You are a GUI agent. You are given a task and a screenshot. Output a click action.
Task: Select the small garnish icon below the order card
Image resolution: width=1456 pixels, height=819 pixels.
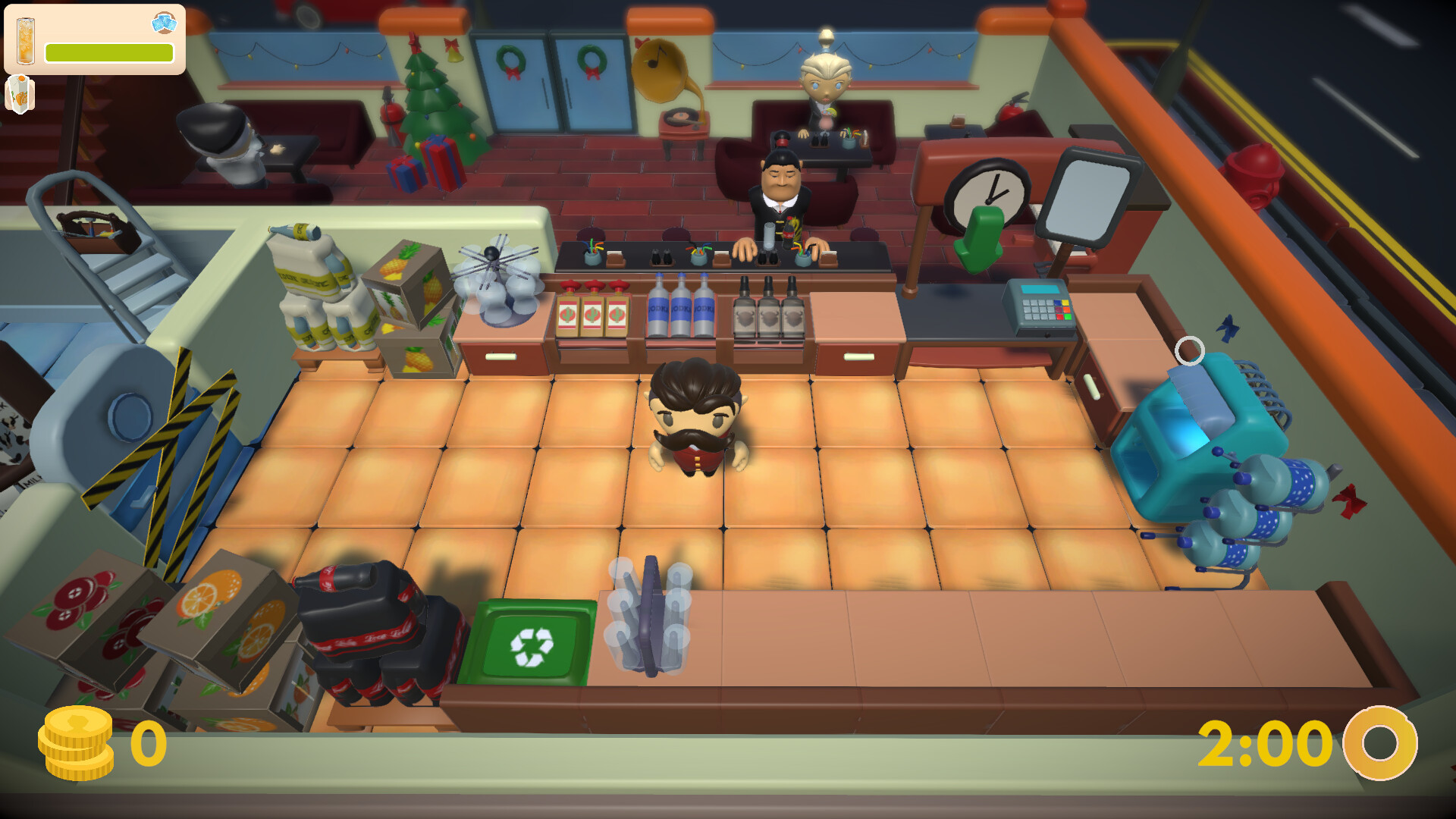point(20,93)
